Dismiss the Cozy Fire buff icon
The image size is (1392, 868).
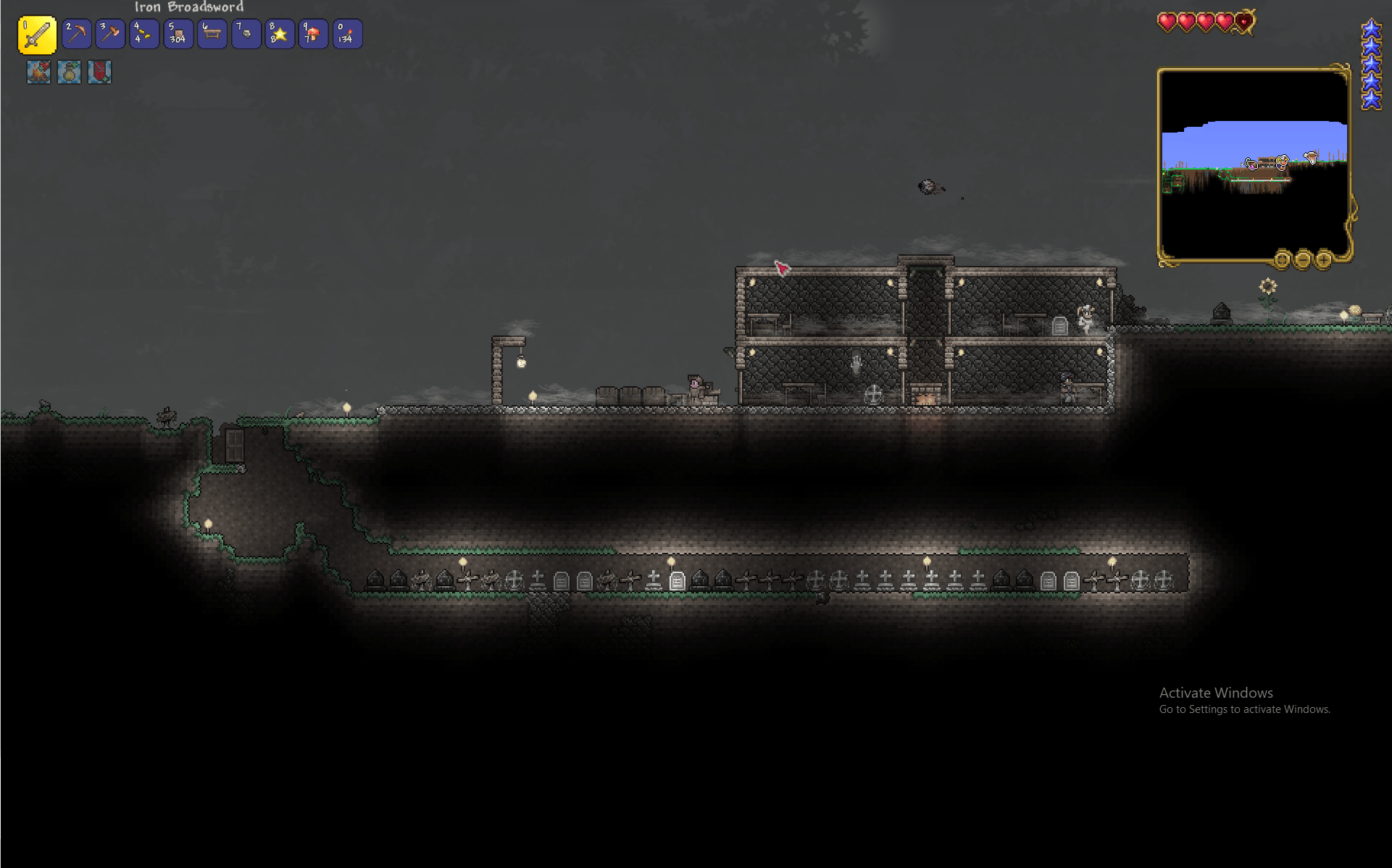[x=38, y=72]
